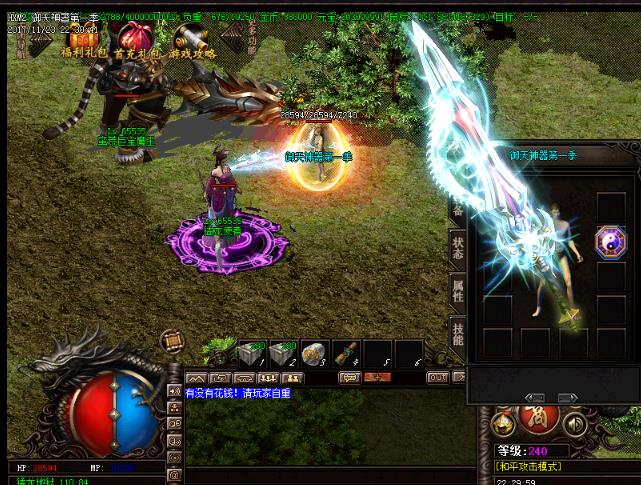Screen dimensions: 641x485
Task: Go to the previous character panel page
Action: tap(534, 398)
